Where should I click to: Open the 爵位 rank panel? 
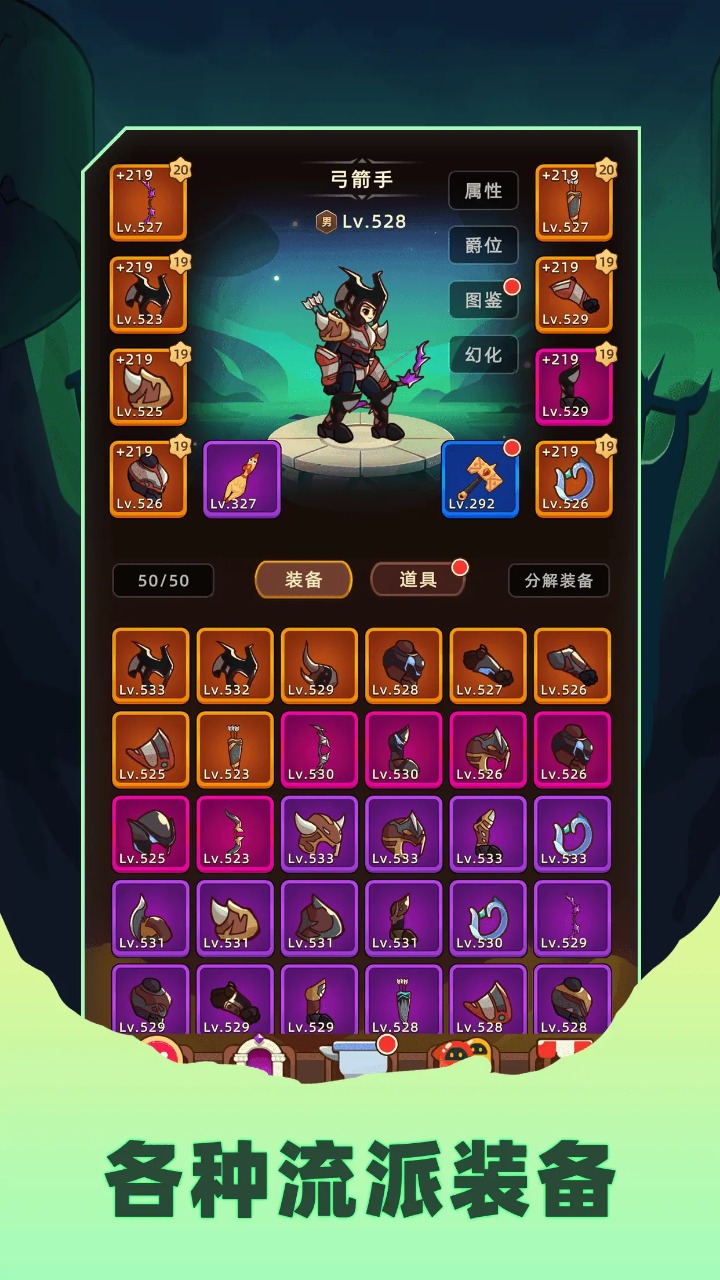483,245
